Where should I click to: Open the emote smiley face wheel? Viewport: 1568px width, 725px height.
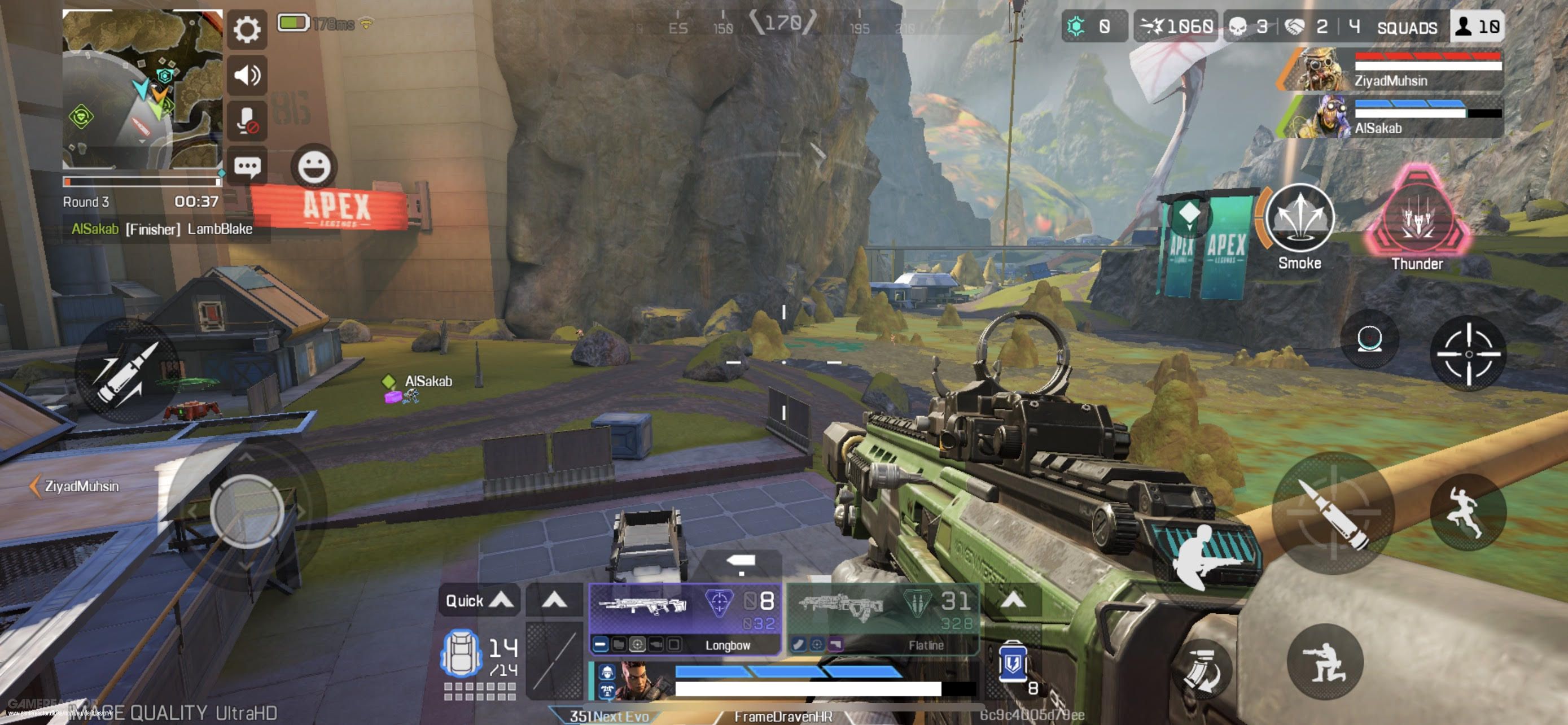[x=313, y=166]
